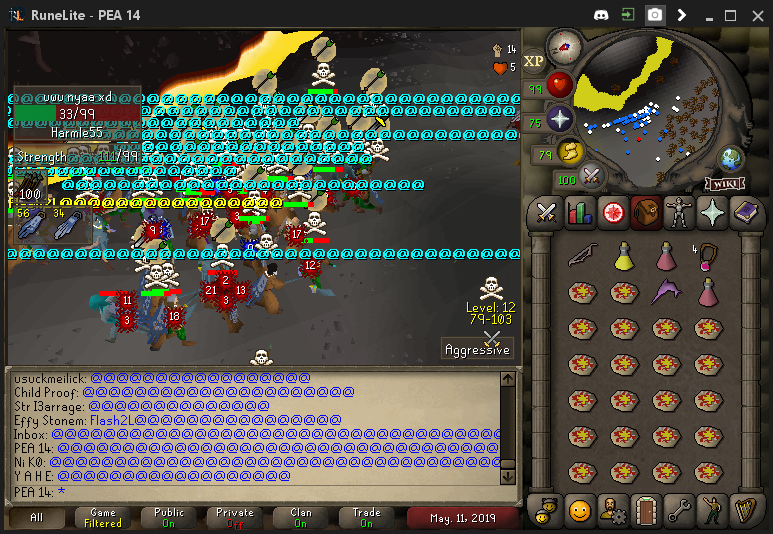This screenshot has width=773, height=534.
Task: Show the Worn Equipment tab
Action: pos(680,212)
